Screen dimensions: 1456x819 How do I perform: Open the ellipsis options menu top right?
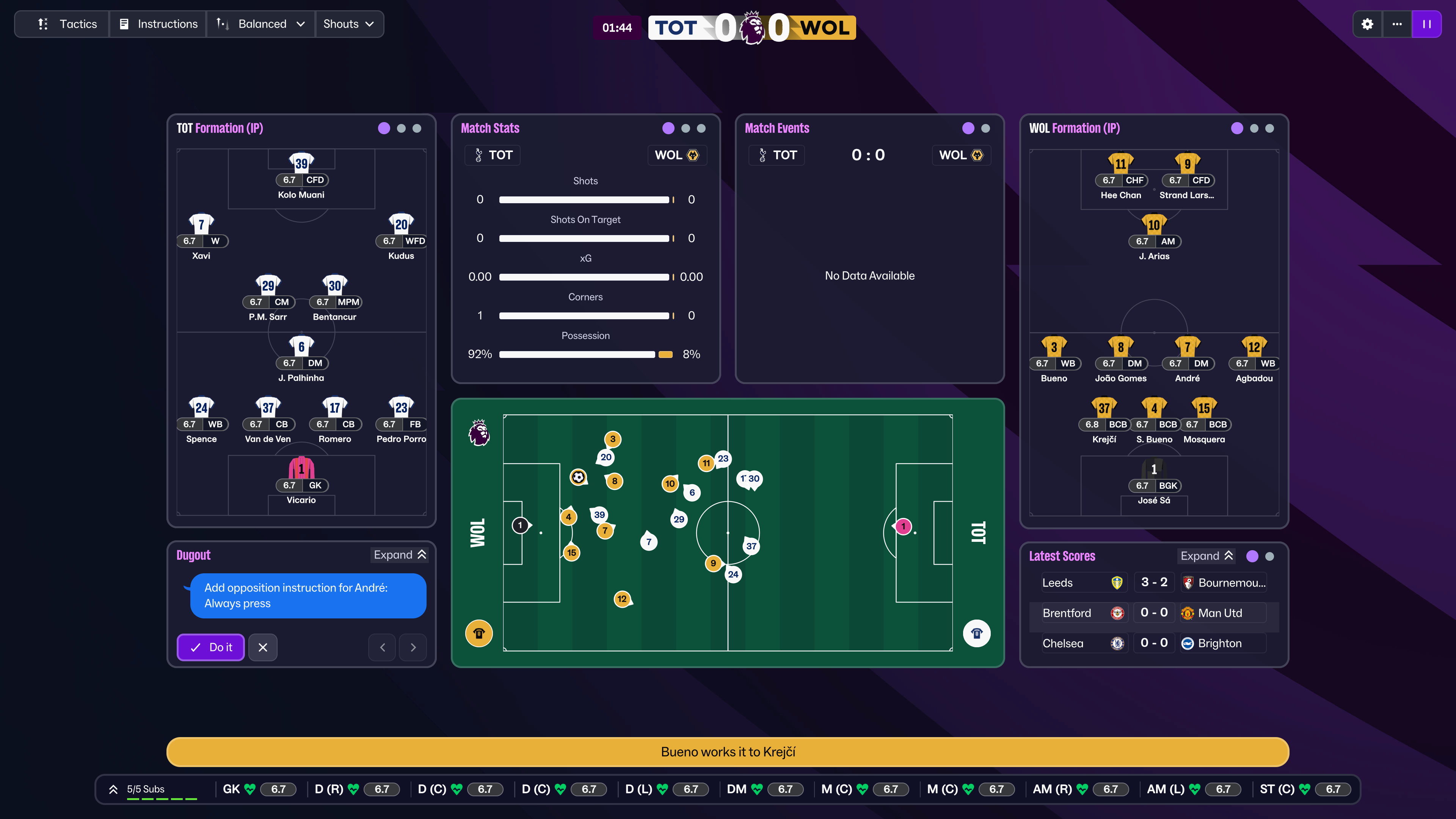click(x=1397, y=24)
